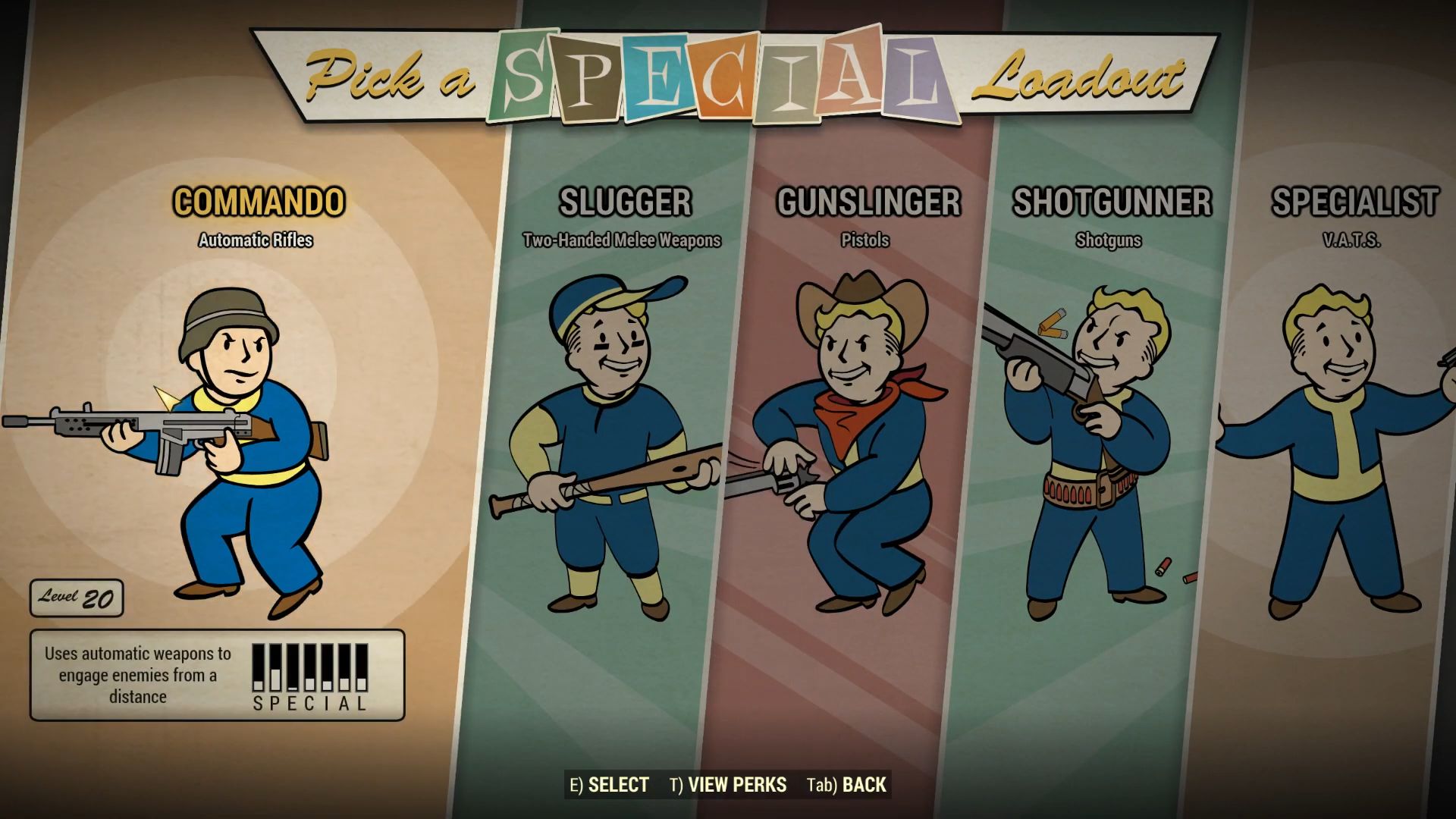
Task: Switch selection to the SLUGGER loadout
Action: pyautogui.click(x=625, y=202)
